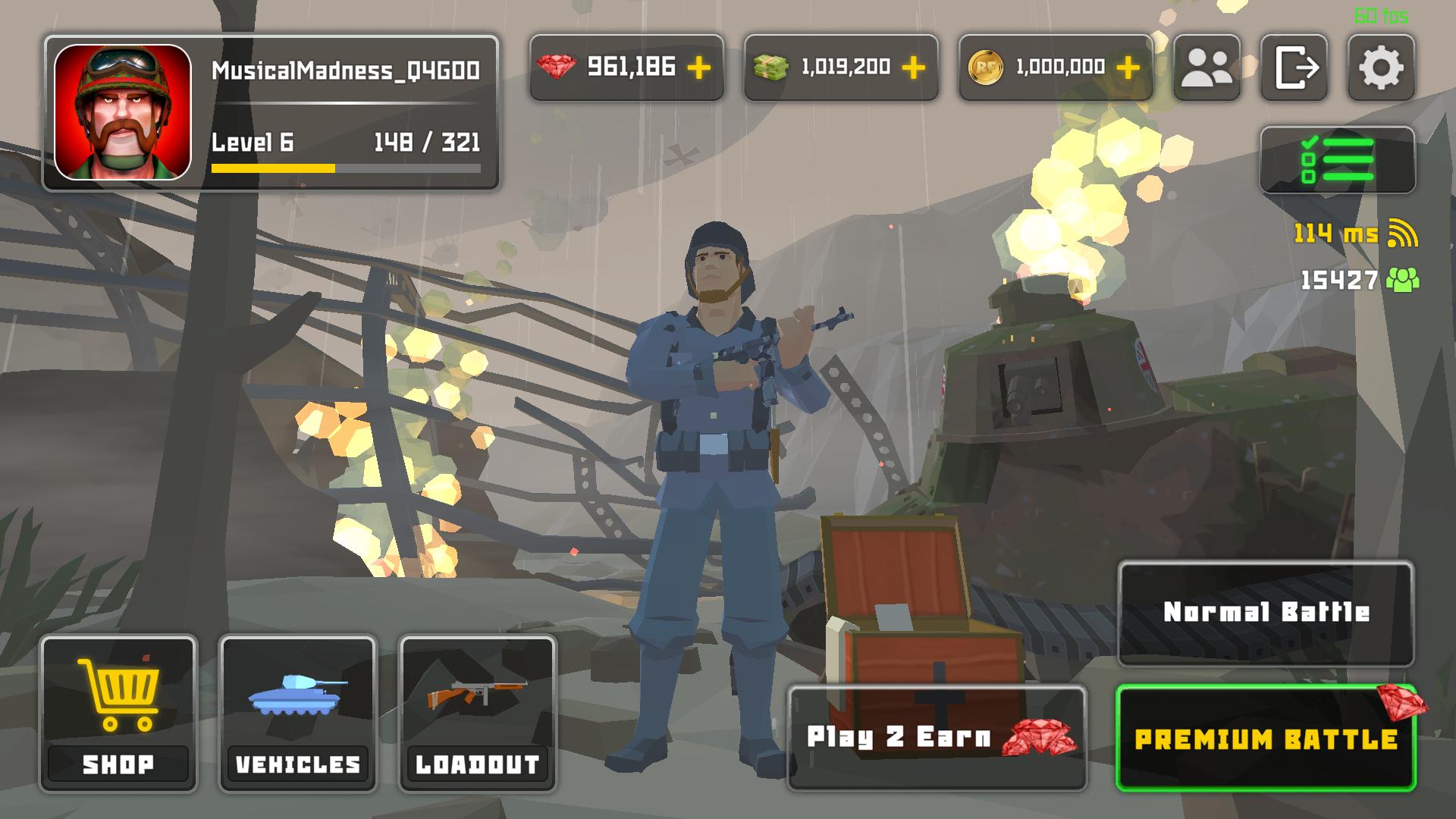The width and height of the screenshot is (1456, 819).
Task: Open the friends list icon
Action: tap(1207, 67)
